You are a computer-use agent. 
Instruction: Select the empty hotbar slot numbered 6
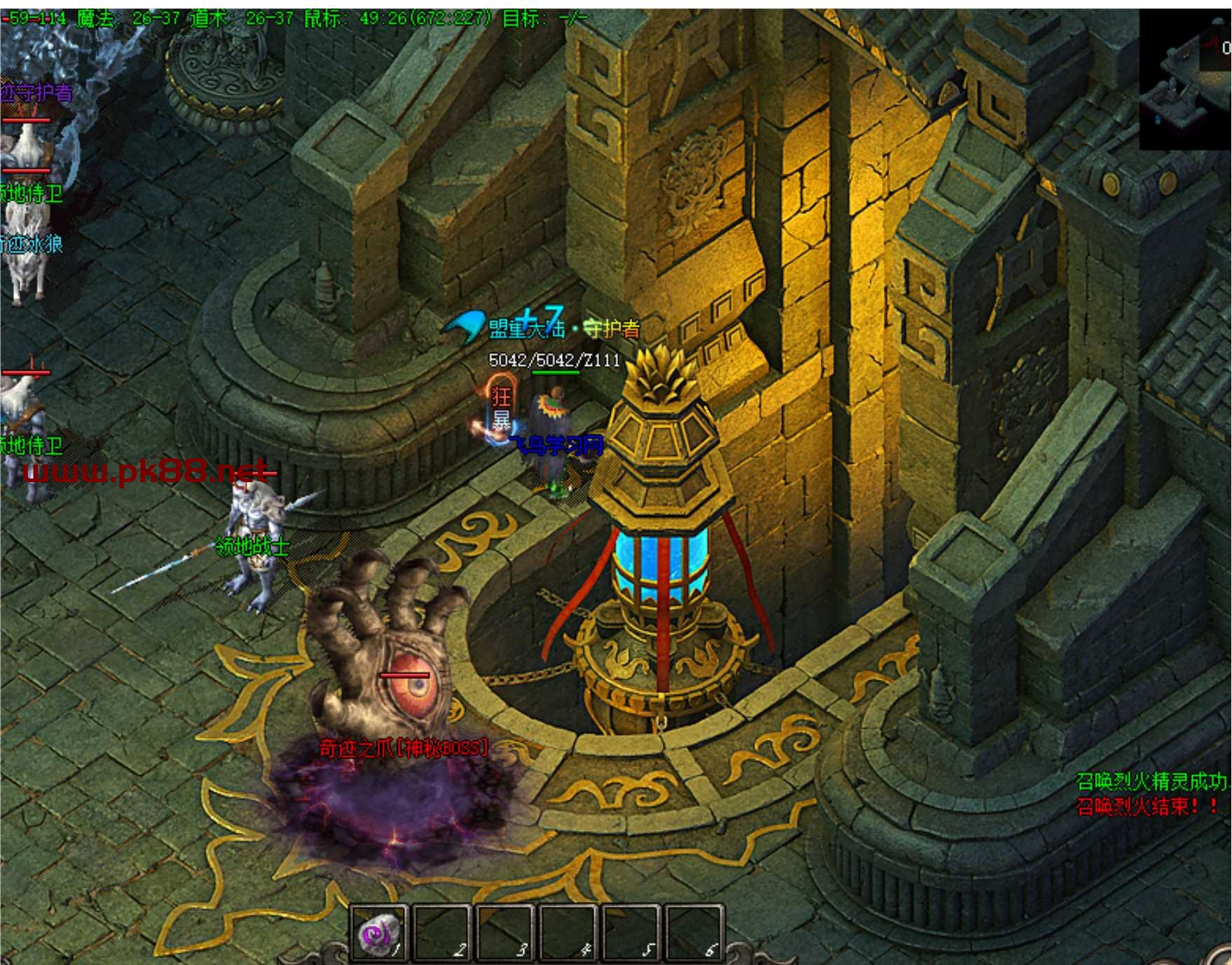click(693, 933)
